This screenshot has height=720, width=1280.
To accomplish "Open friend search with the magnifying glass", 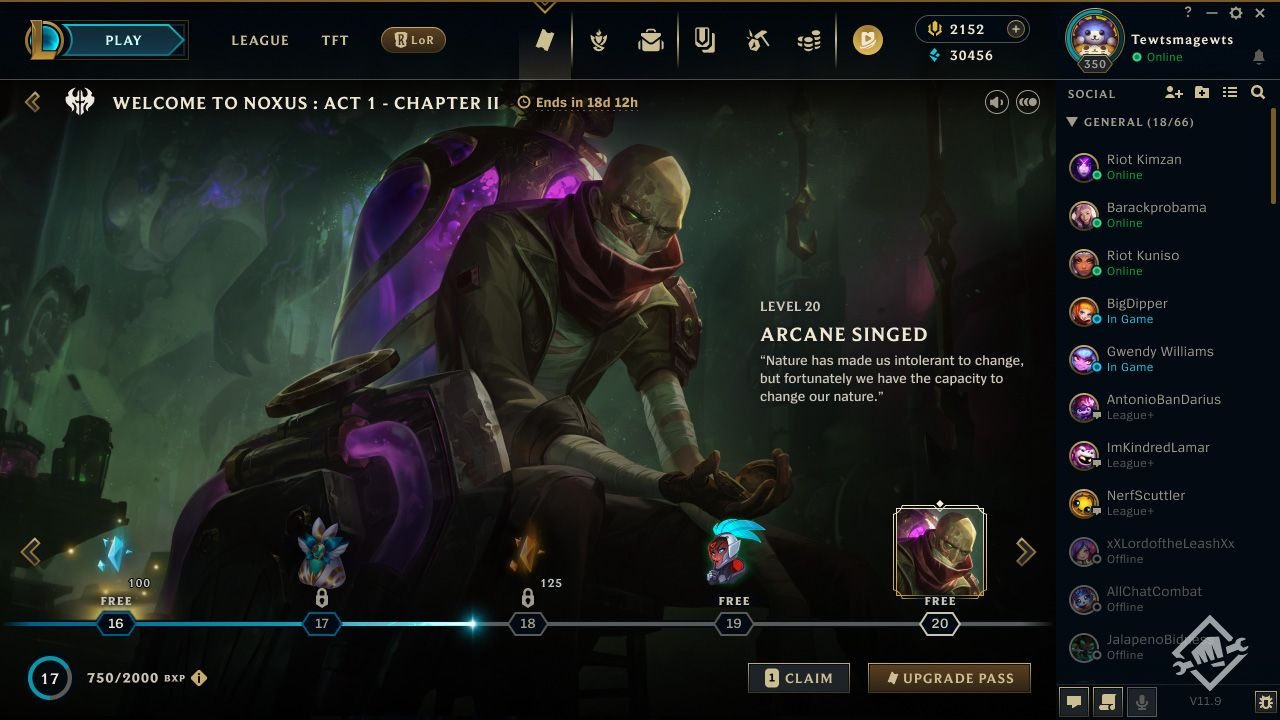I will pos(1258,93).
